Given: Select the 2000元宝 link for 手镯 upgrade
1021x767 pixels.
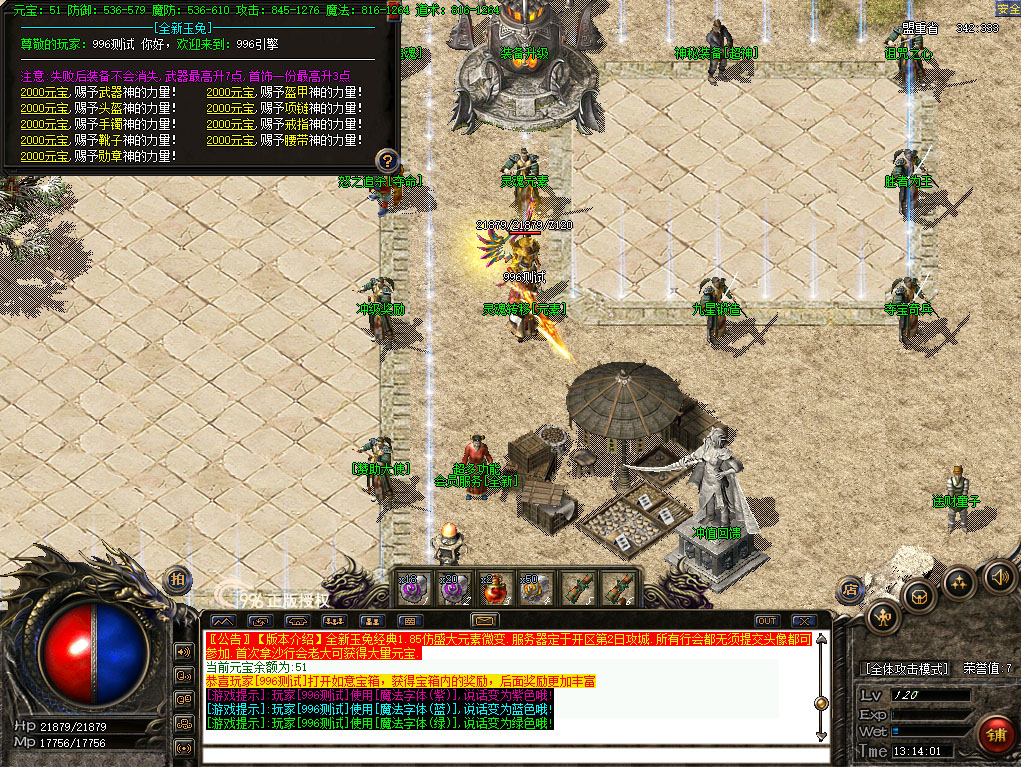Looking at the screenshot, I should pyautogui.click(x=45, y=125).
